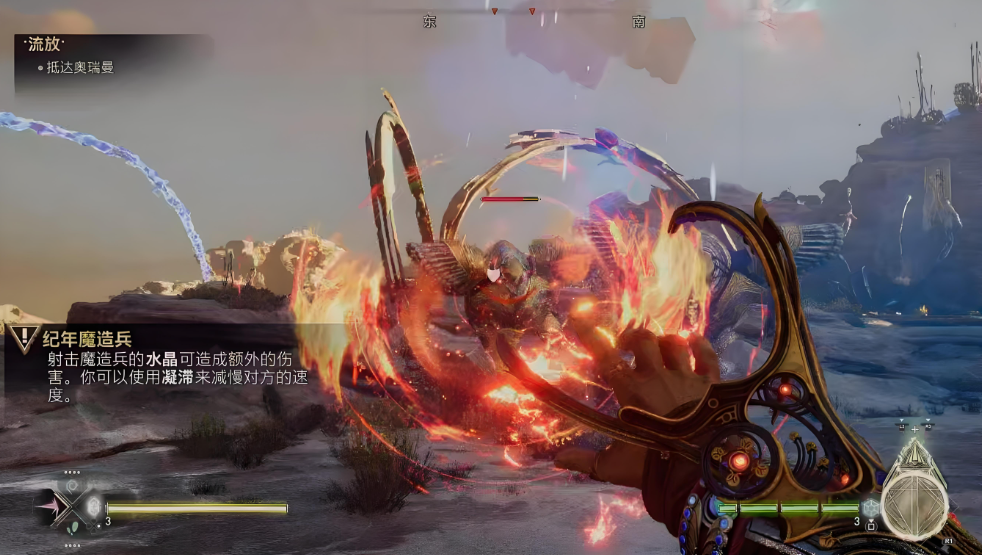982x555 pixels.
Task: Use the mana crystal cube icon
Action: pyautogui.click(x=870, y=508)
